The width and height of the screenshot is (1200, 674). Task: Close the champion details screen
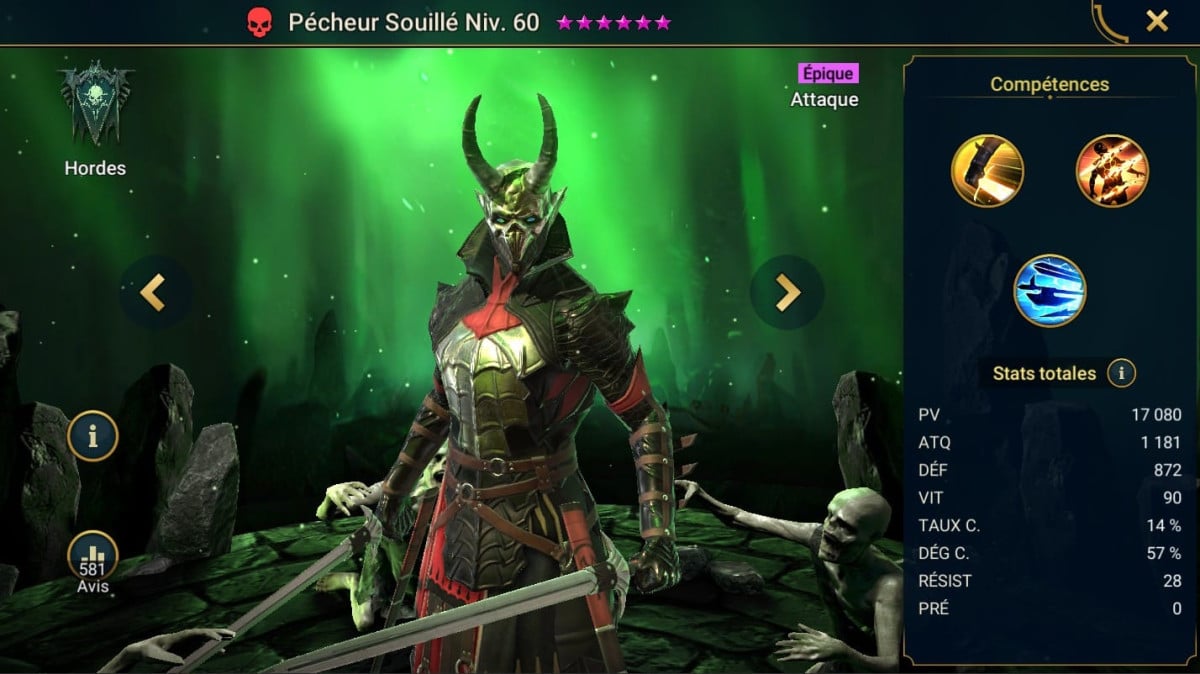click(1156, 21)
